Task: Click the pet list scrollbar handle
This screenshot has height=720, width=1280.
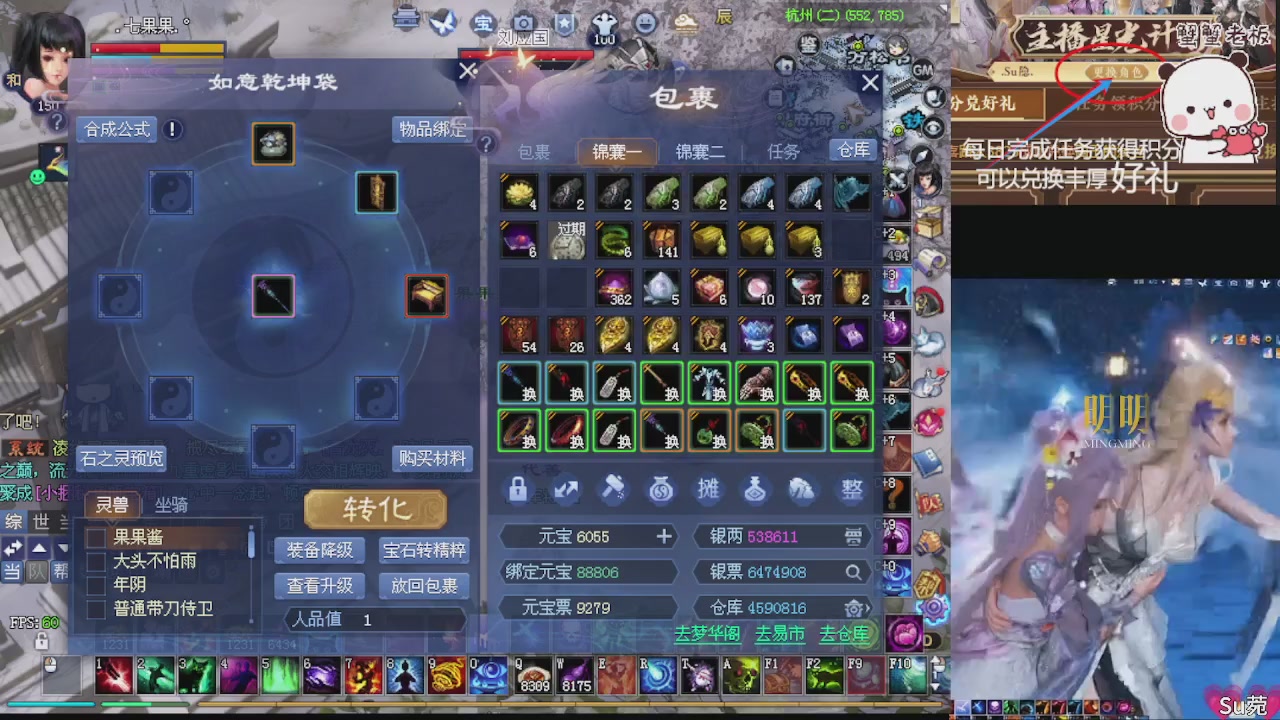Action: click(251, 545)
